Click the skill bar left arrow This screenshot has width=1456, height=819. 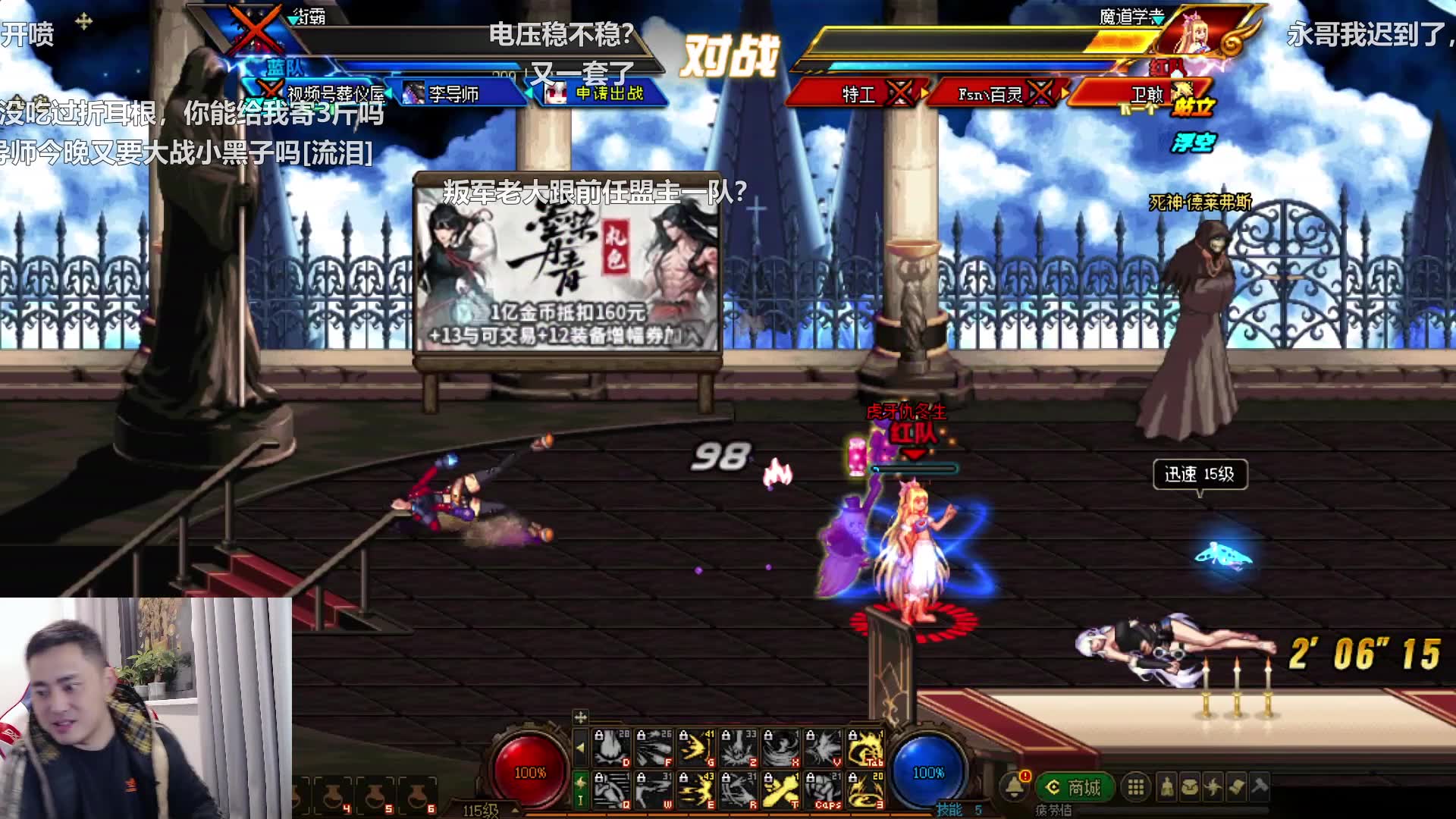pos(581,748)
